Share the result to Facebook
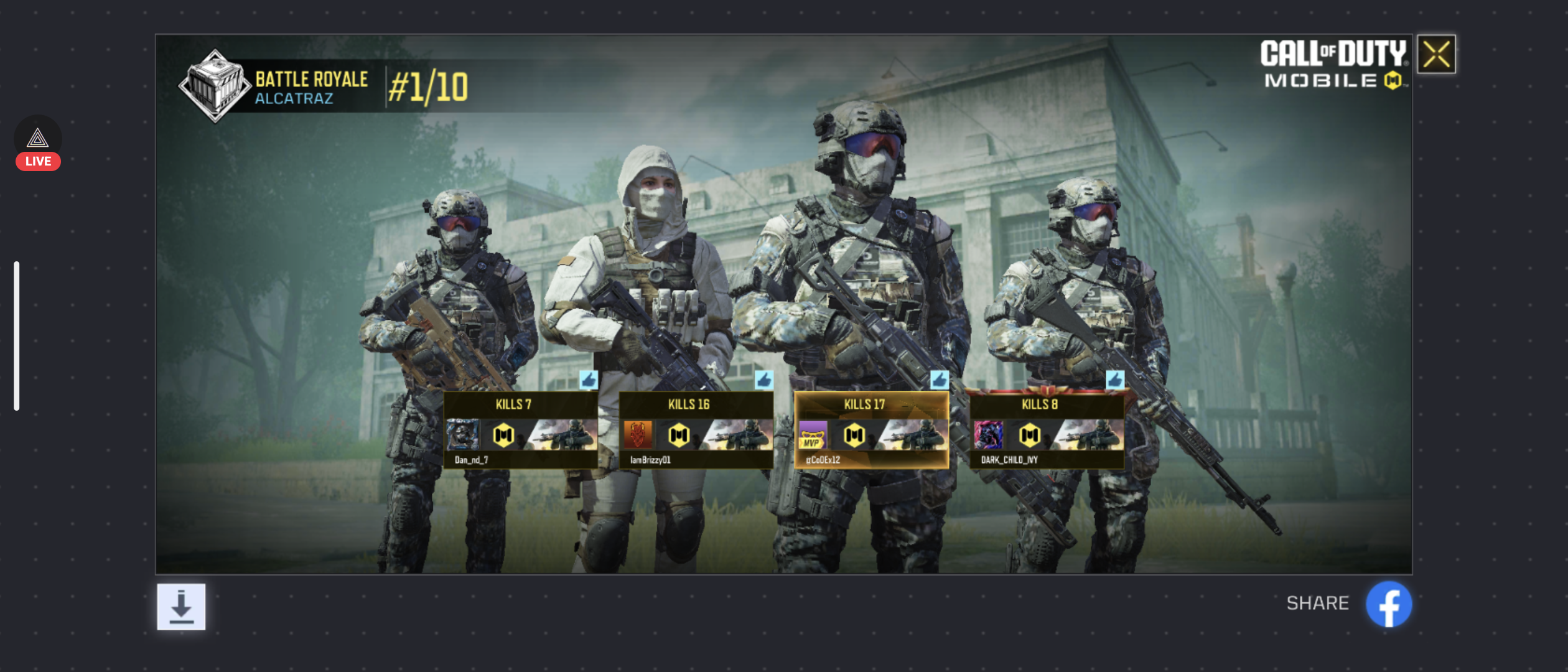The height and width of the screenshot is (672, 1568). [1388, 604]
